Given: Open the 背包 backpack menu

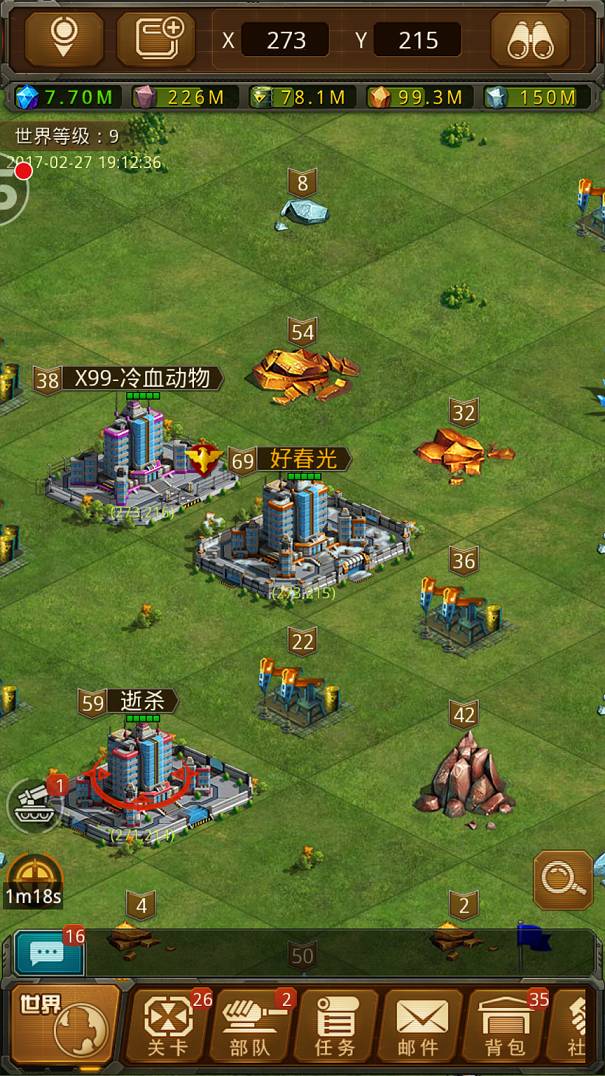Looking at the screenshot, I should click(505, 1025).
